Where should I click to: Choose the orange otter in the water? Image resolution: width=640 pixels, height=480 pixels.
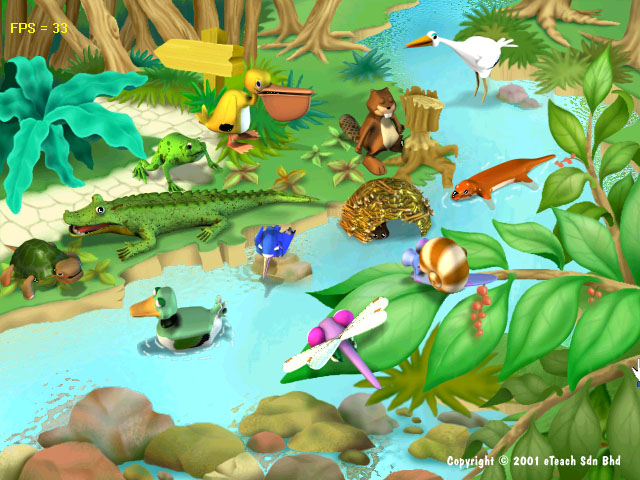click(497, 177)
